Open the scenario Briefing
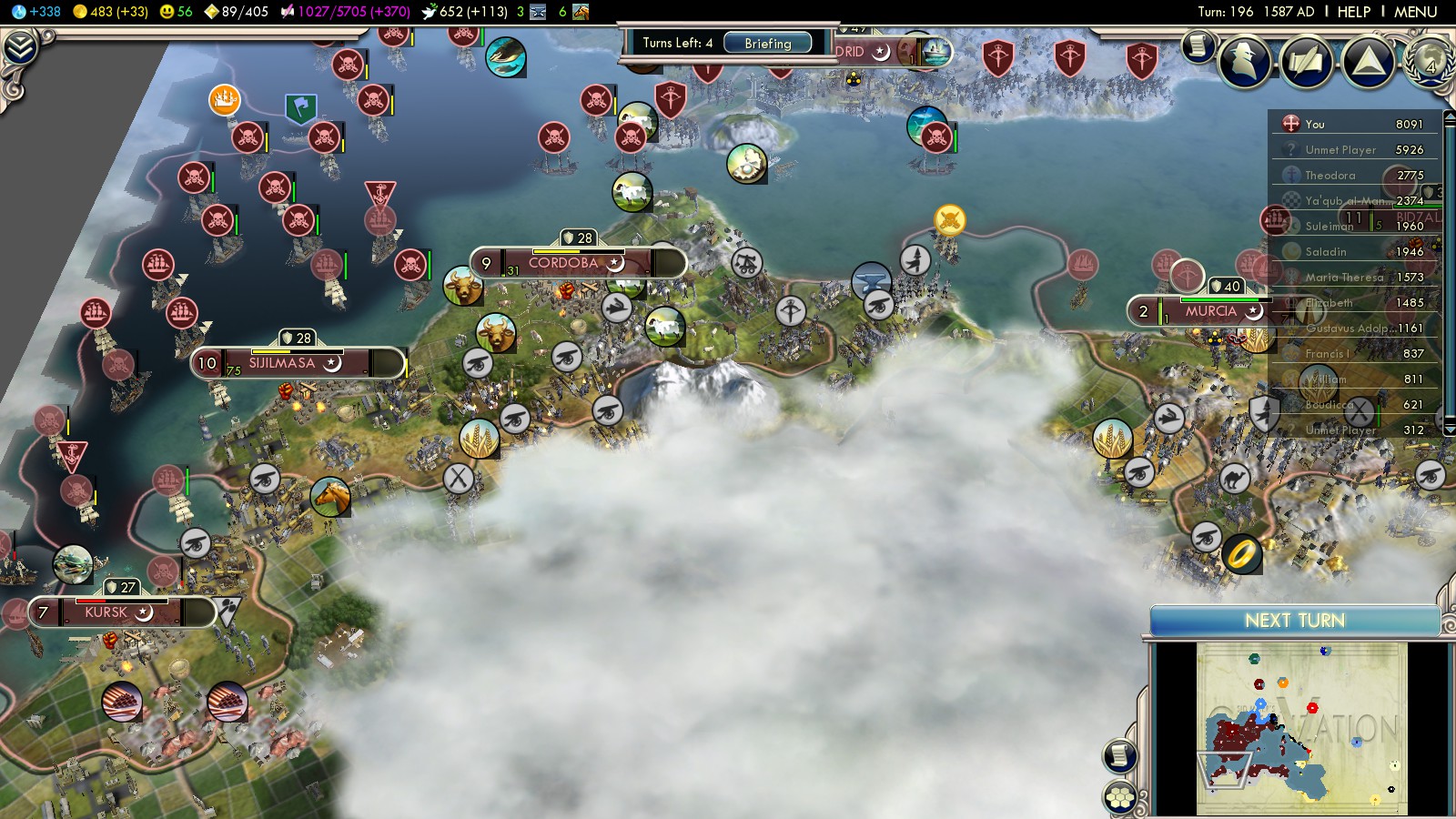Viewport: 1456px width, 819px height. coord(767,43)
